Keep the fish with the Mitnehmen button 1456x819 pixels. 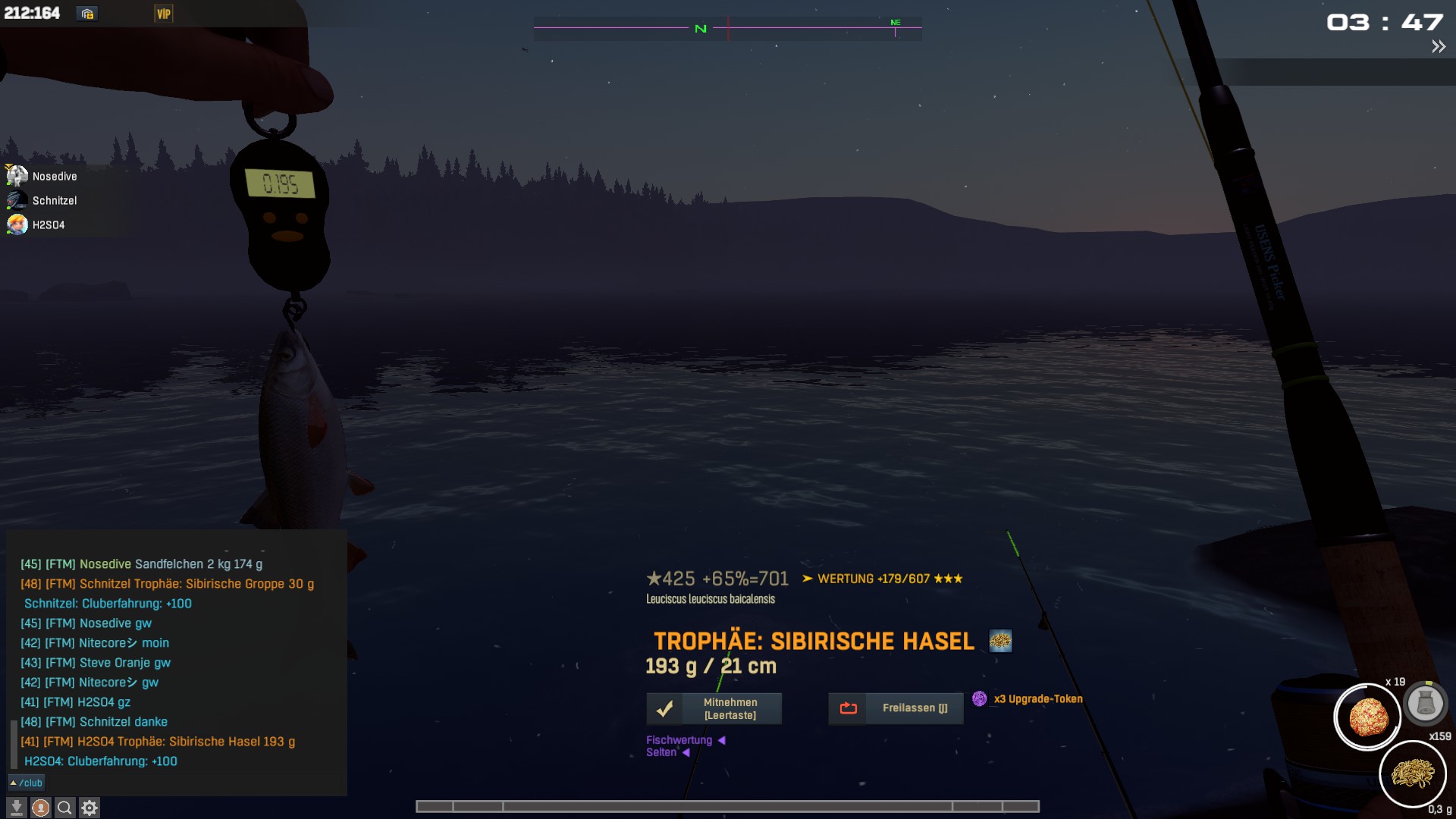[x=714, y=708]
